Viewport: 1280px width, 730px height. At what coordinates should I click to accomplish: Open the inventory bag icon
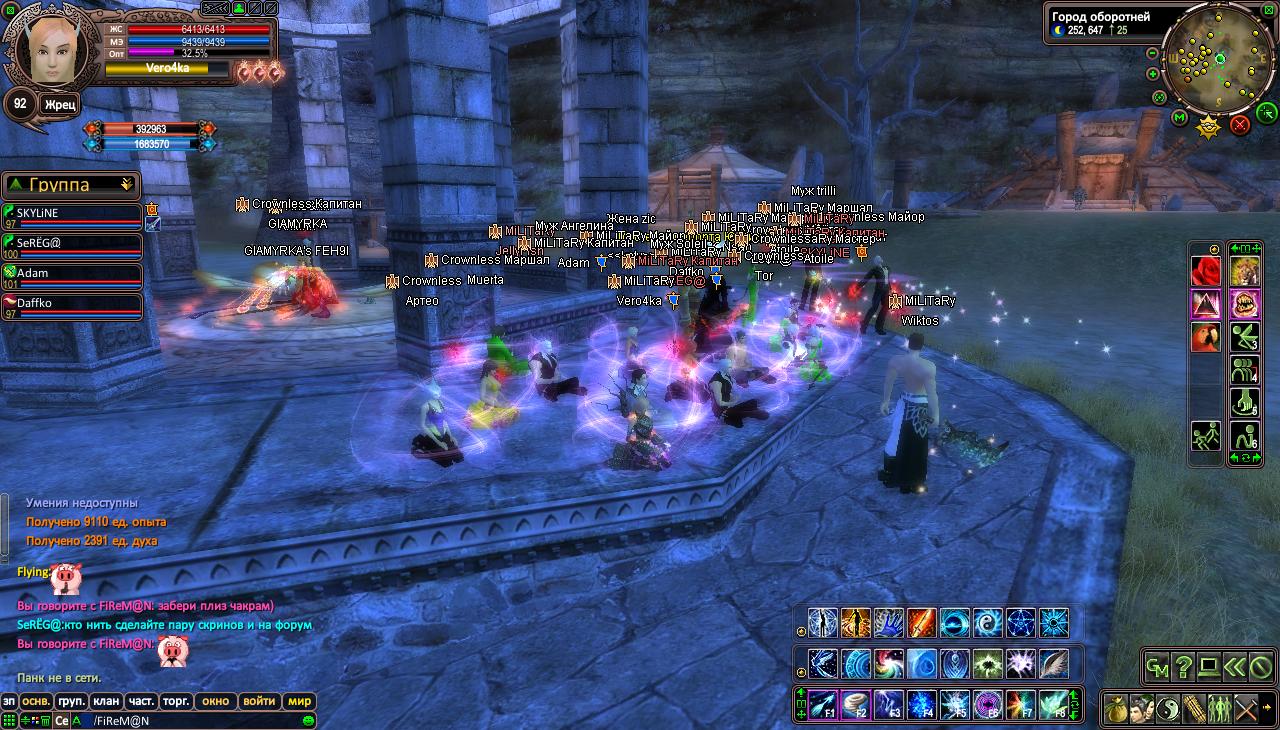pyautogui.click(x=1117, y=709)
